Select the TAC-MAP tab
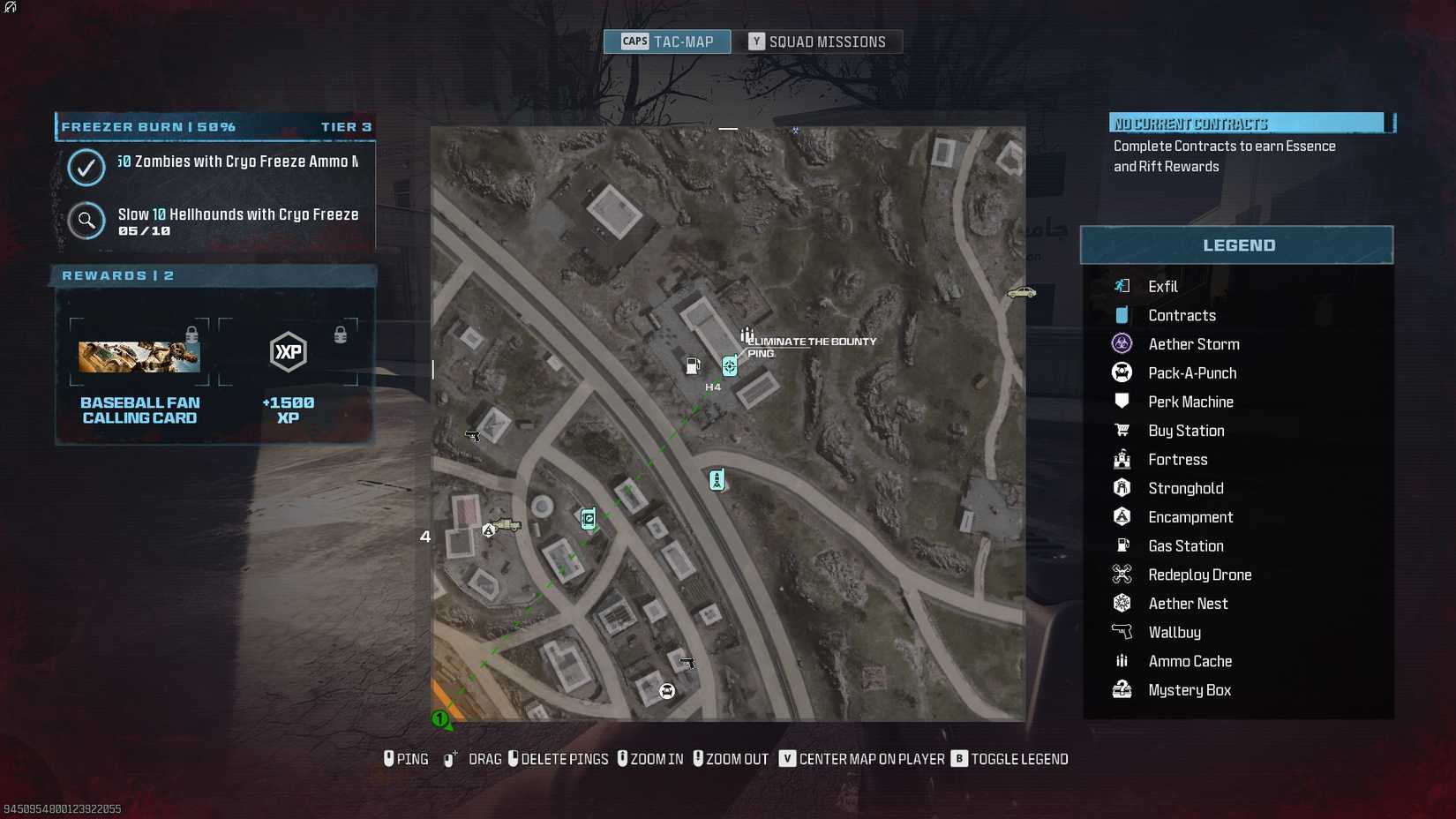The height and width of the screenshot is (819, 1456). tap(666, 41)
